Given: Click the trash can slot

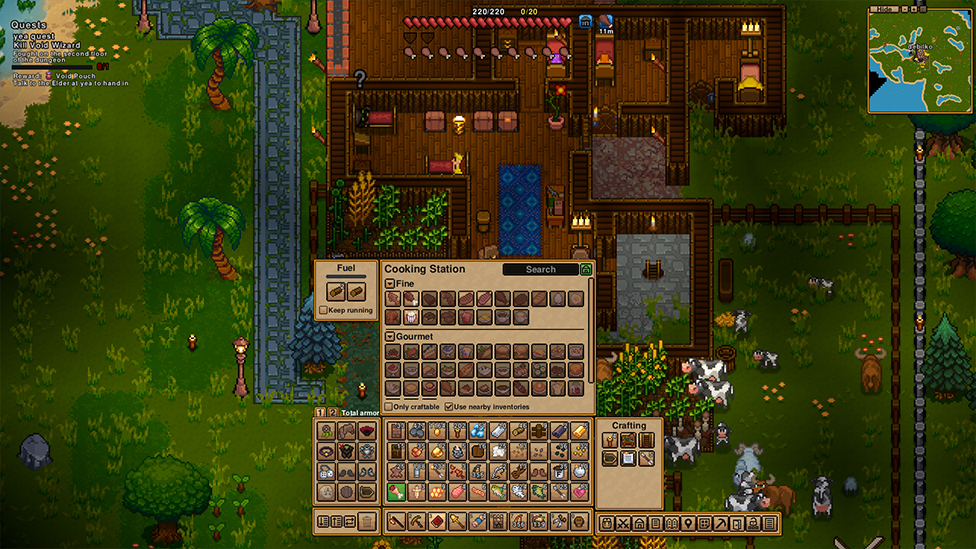Looking at the screenshot, I should point(367,521).
